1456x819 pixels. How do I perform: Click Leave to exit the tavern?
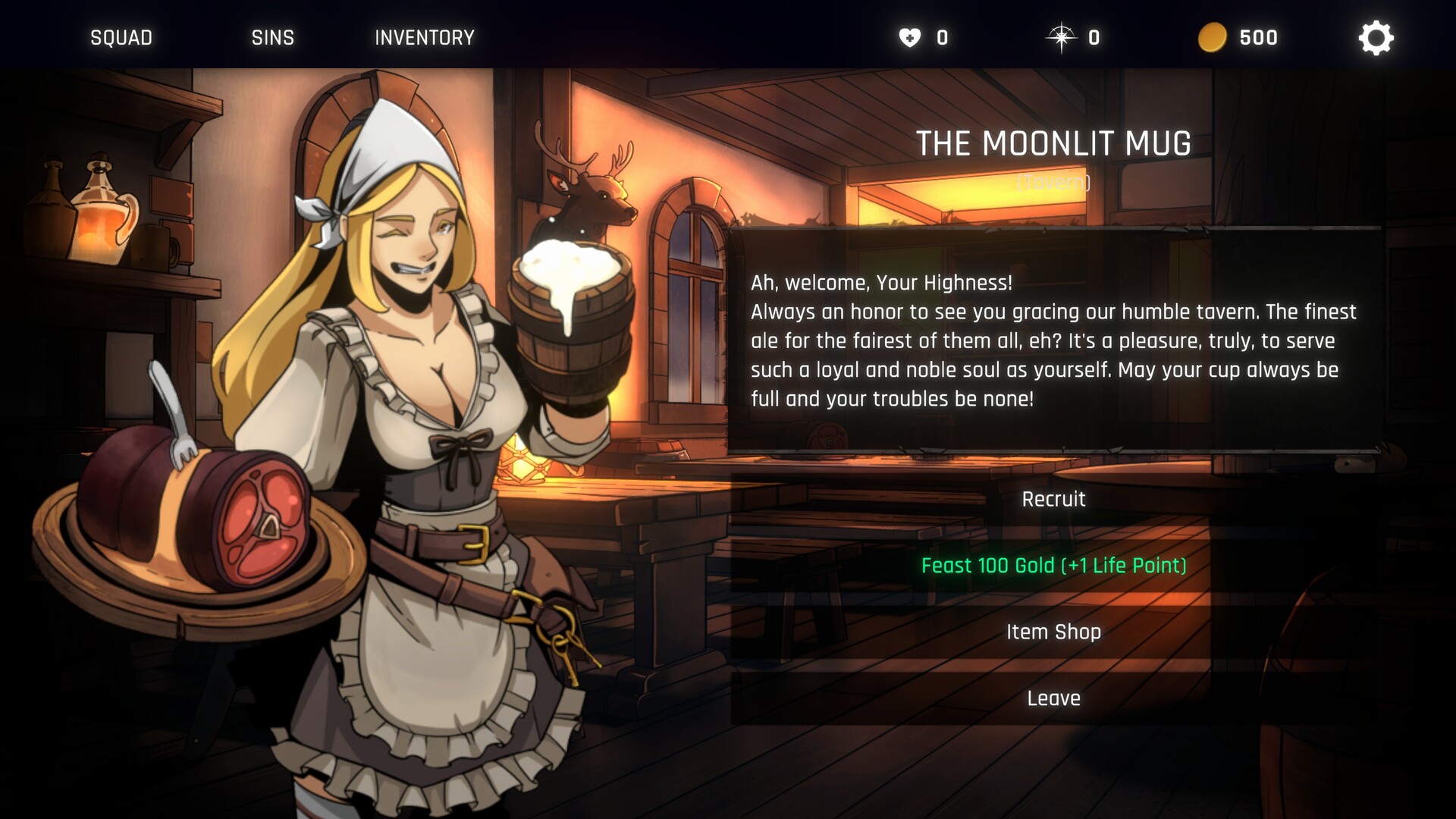tap(1053, 698)
